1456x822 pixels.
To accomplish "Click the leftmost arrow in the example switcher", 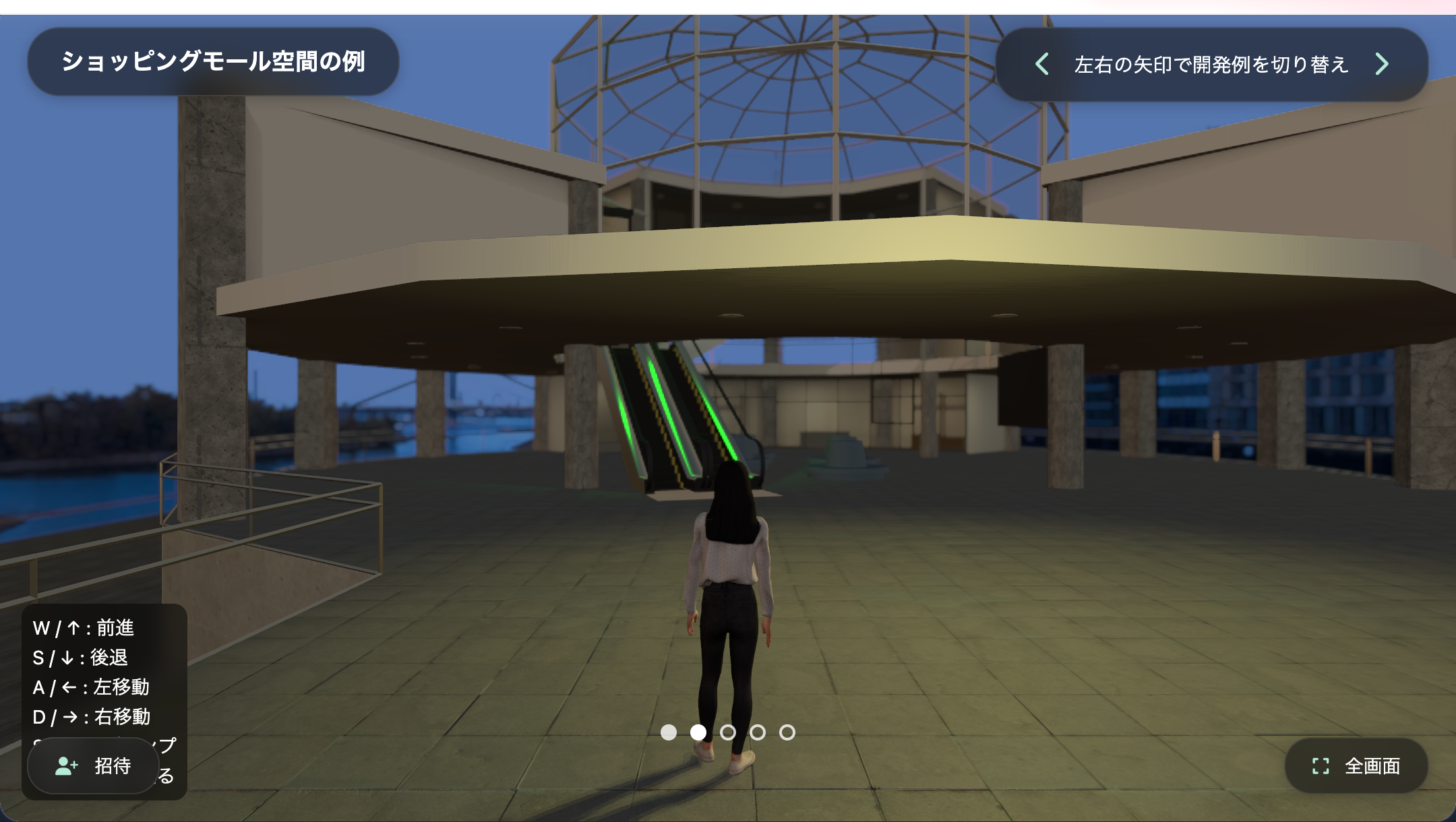I will click(1041, 64).
